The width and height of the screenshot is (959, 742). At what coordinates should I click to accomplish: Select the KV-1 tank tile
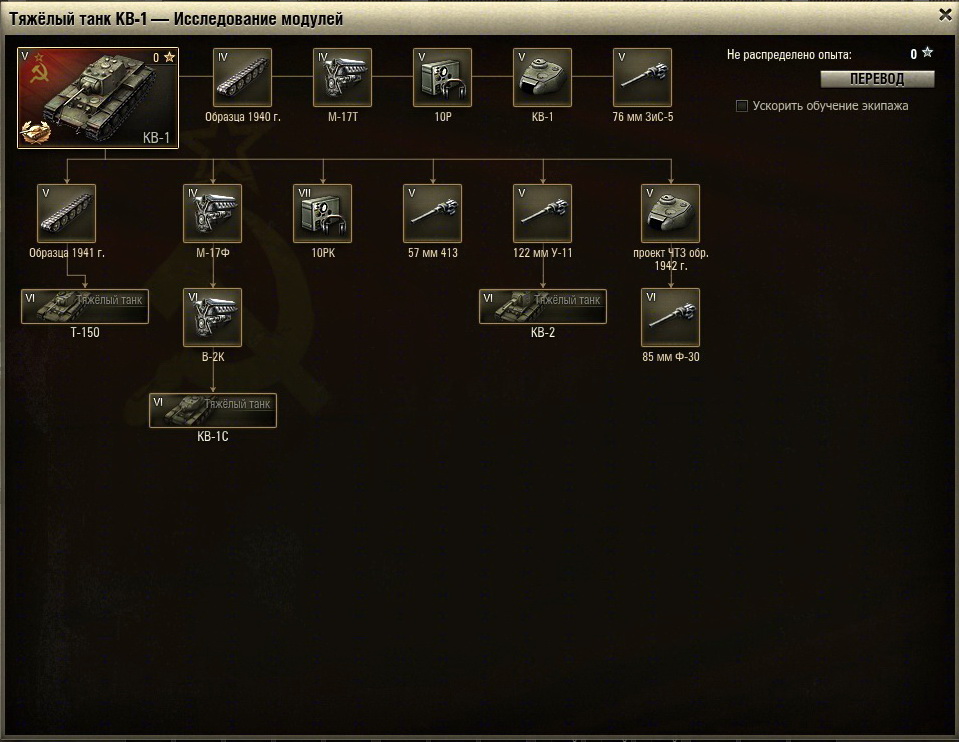[98, 98]
